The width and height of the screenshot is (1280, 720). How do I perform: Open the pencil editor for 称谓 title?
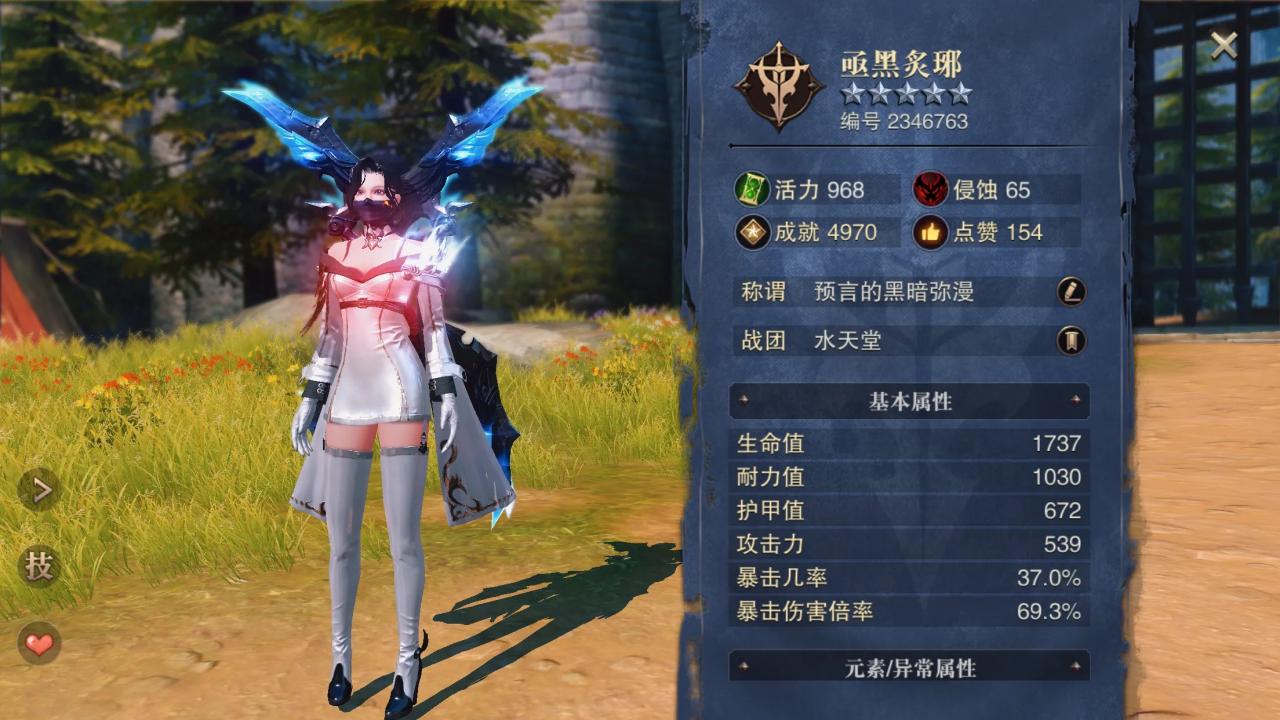pos(1073,290)
